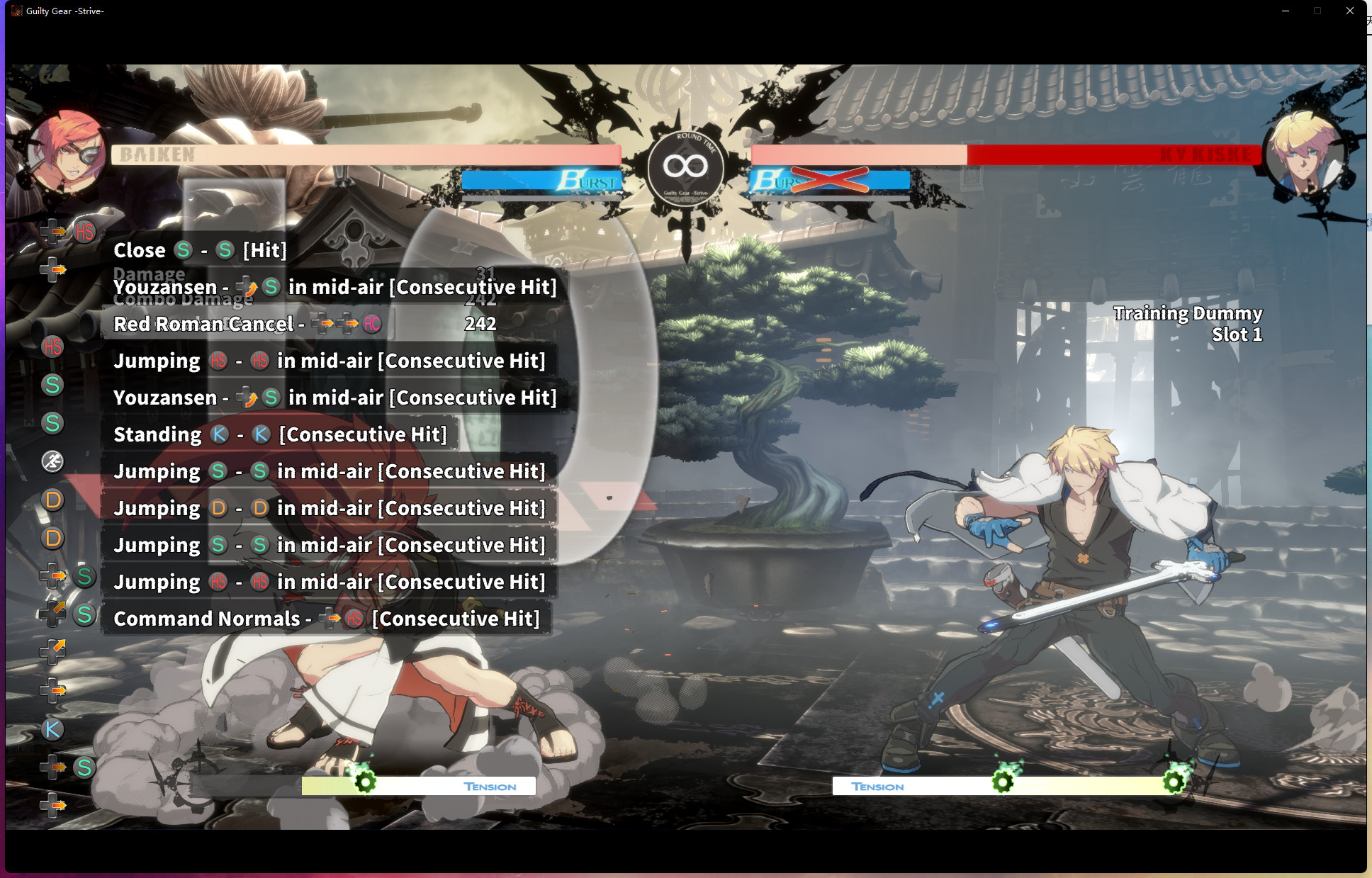Click the Guilty Gear -Strive- title bar label
Viewport: 1372px width, 878px height.
point(64,11)
